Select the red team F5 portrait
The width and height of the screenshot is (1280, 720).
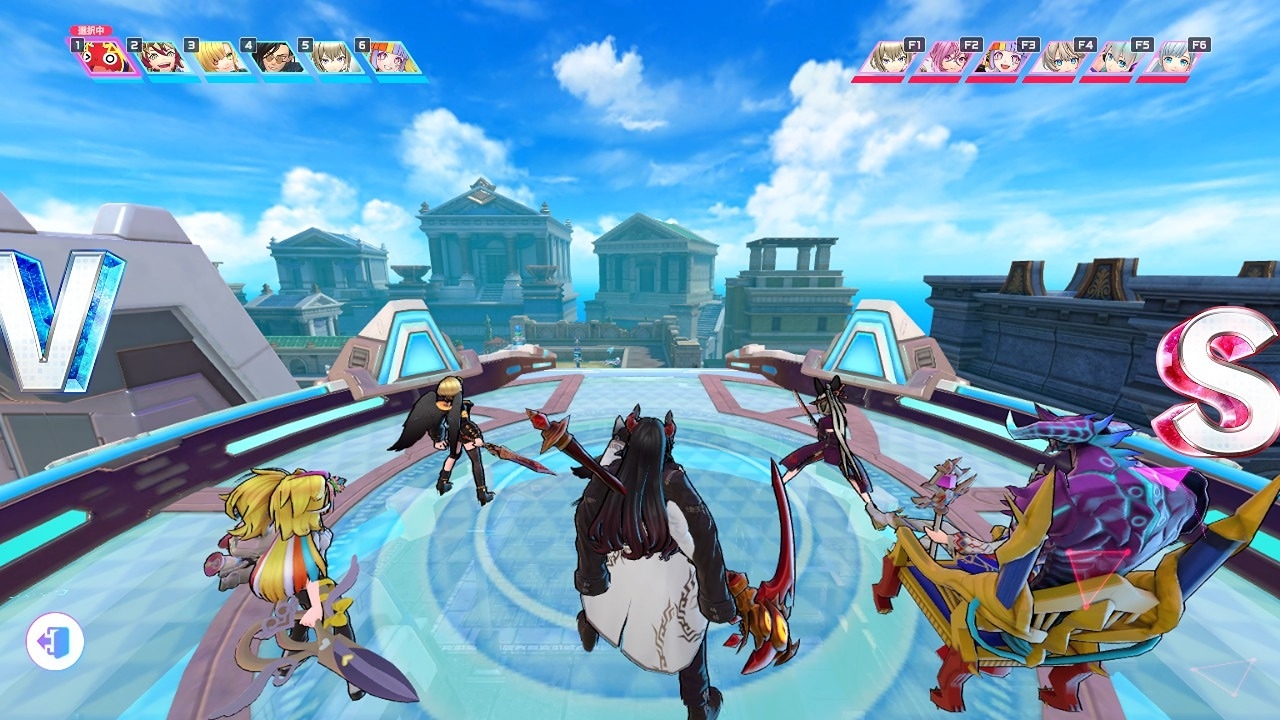click(x=1116, y=58)
